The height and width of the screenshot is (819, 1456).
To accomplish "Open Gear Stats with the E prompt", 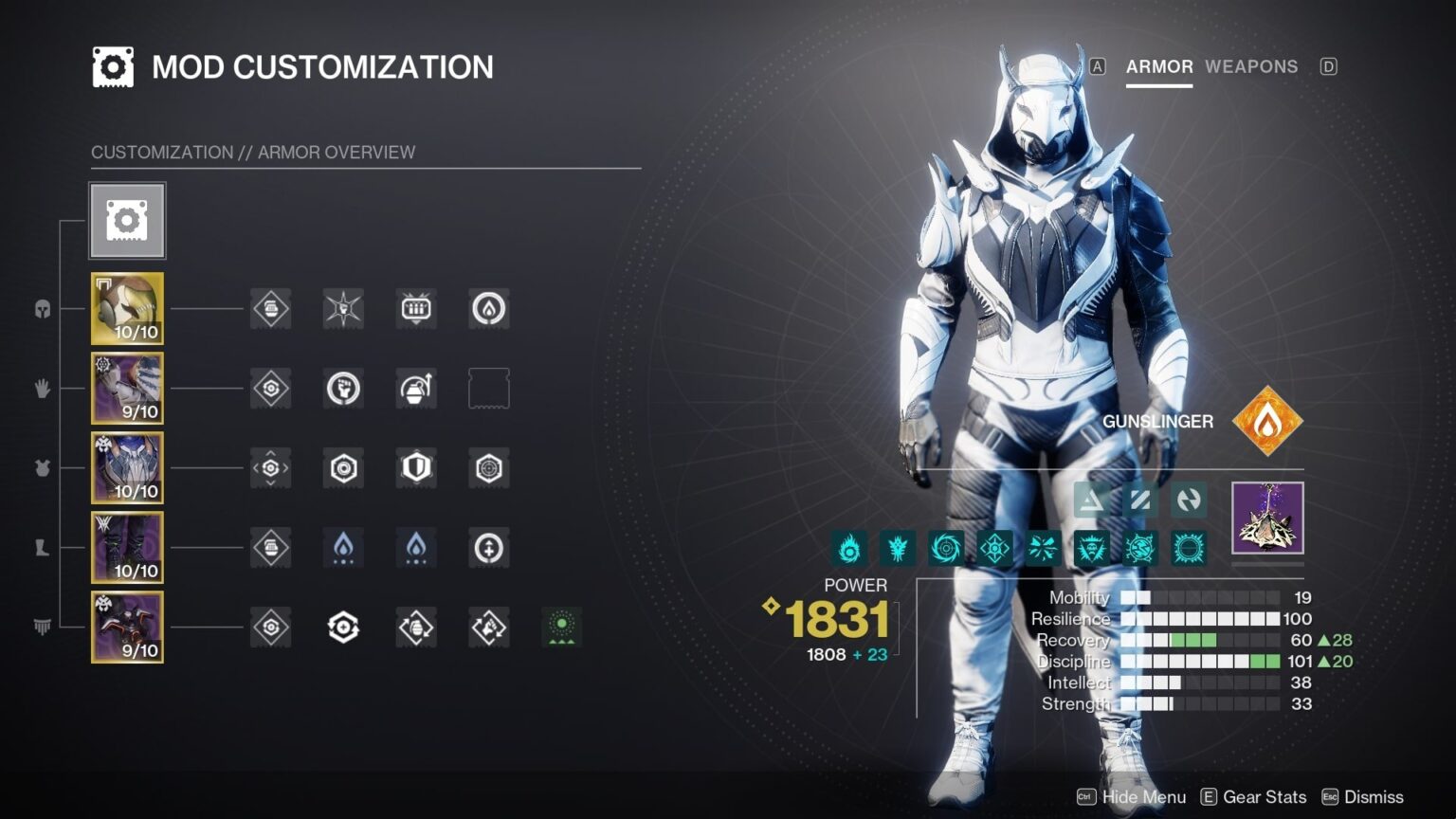I will point(1253,796).
